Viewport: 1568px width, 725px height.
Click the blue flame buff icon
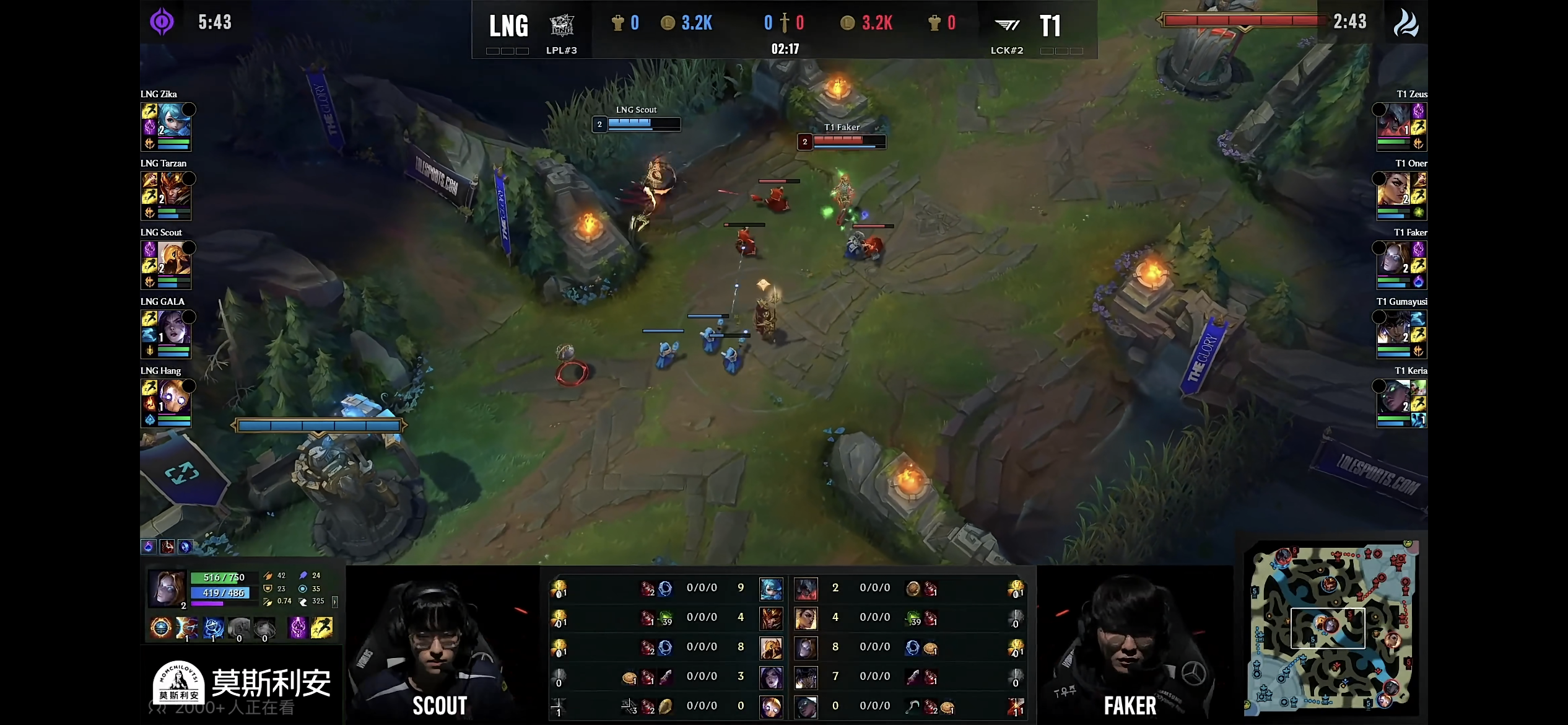pos(149,547)
